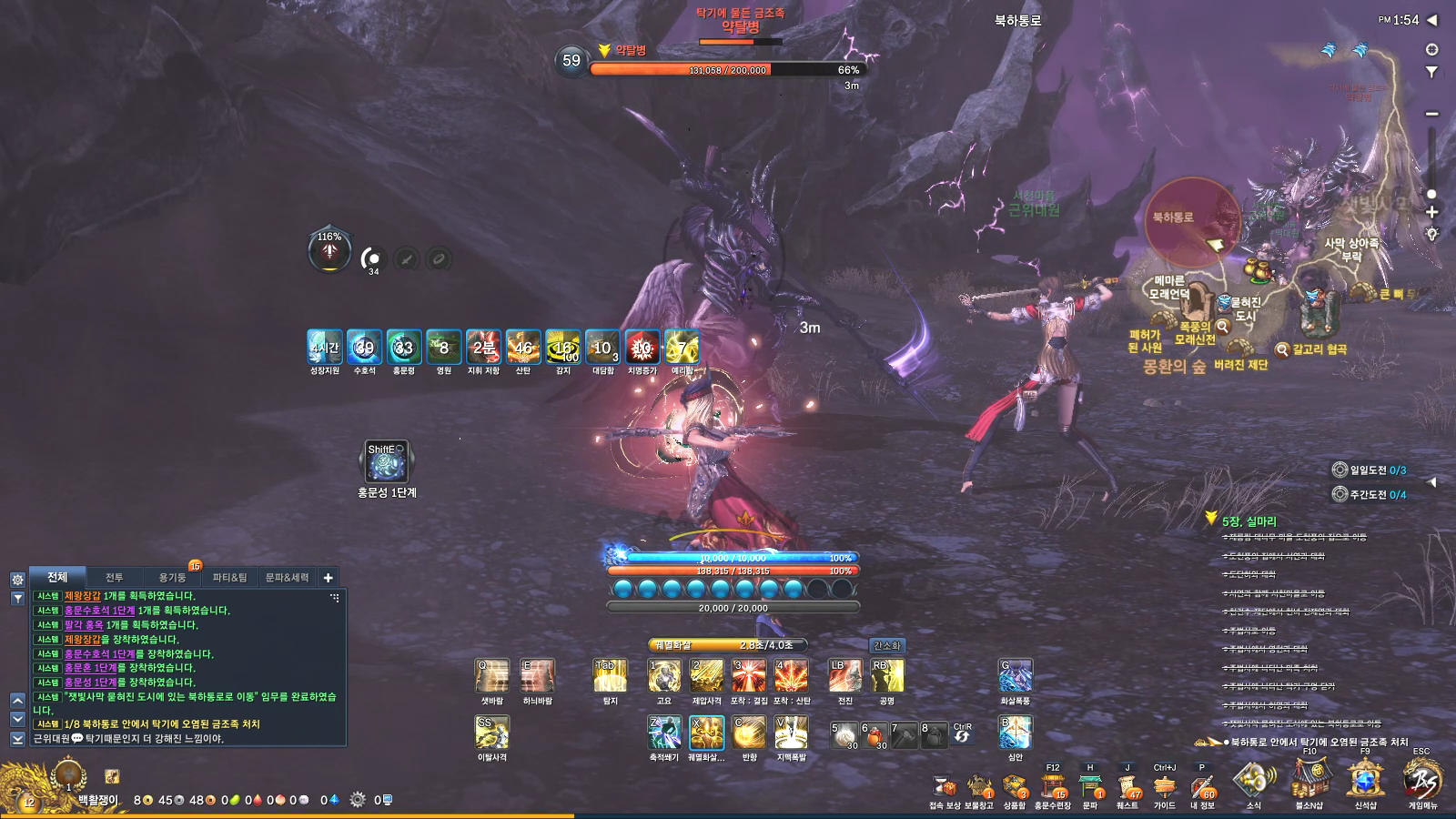
Task: Switch chat to the 파티&팀 tab
Action: (x=229, y=577)
